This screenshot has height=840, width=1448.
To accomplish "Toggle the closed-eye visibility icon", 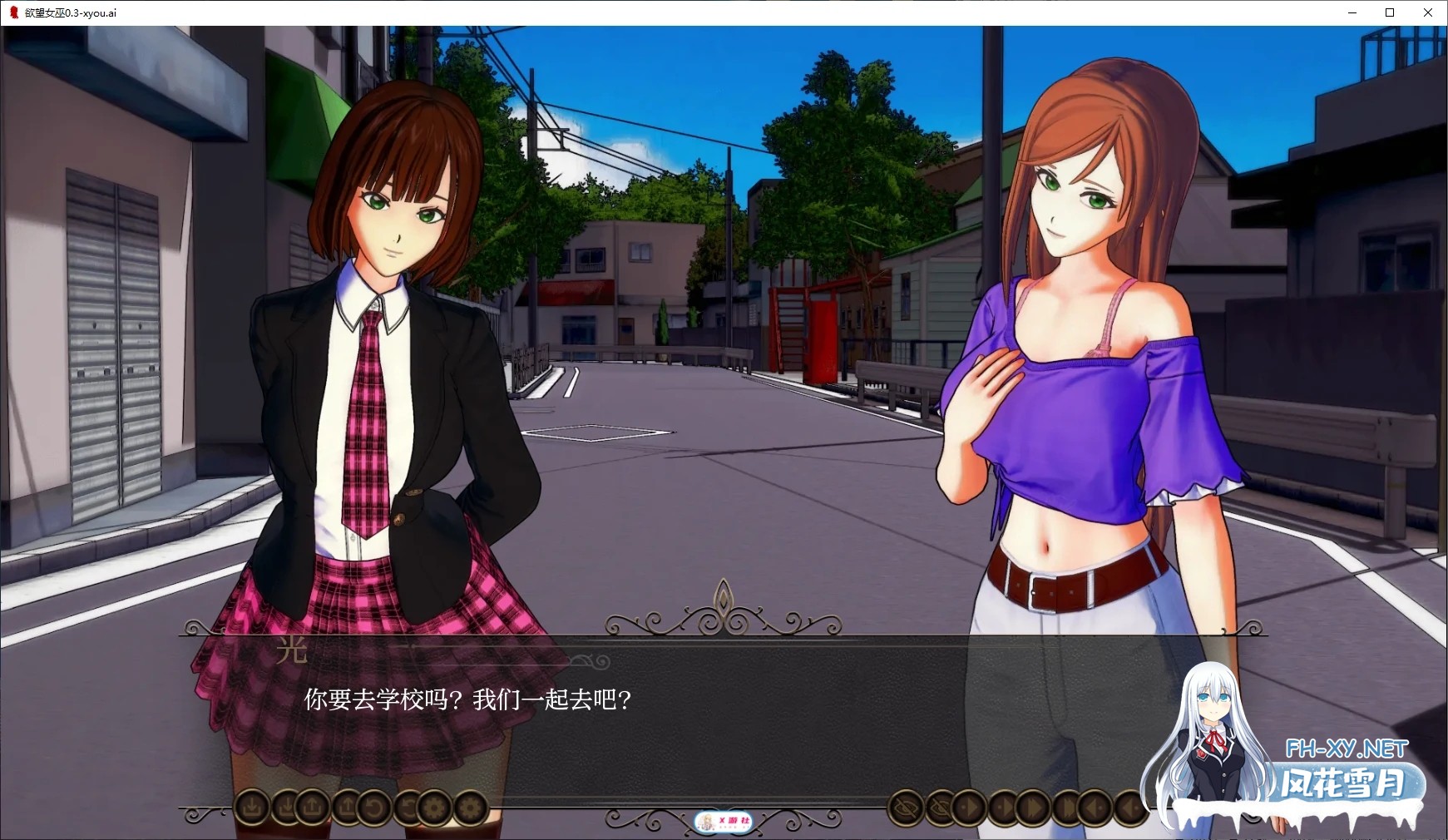I will pos(940,808).
